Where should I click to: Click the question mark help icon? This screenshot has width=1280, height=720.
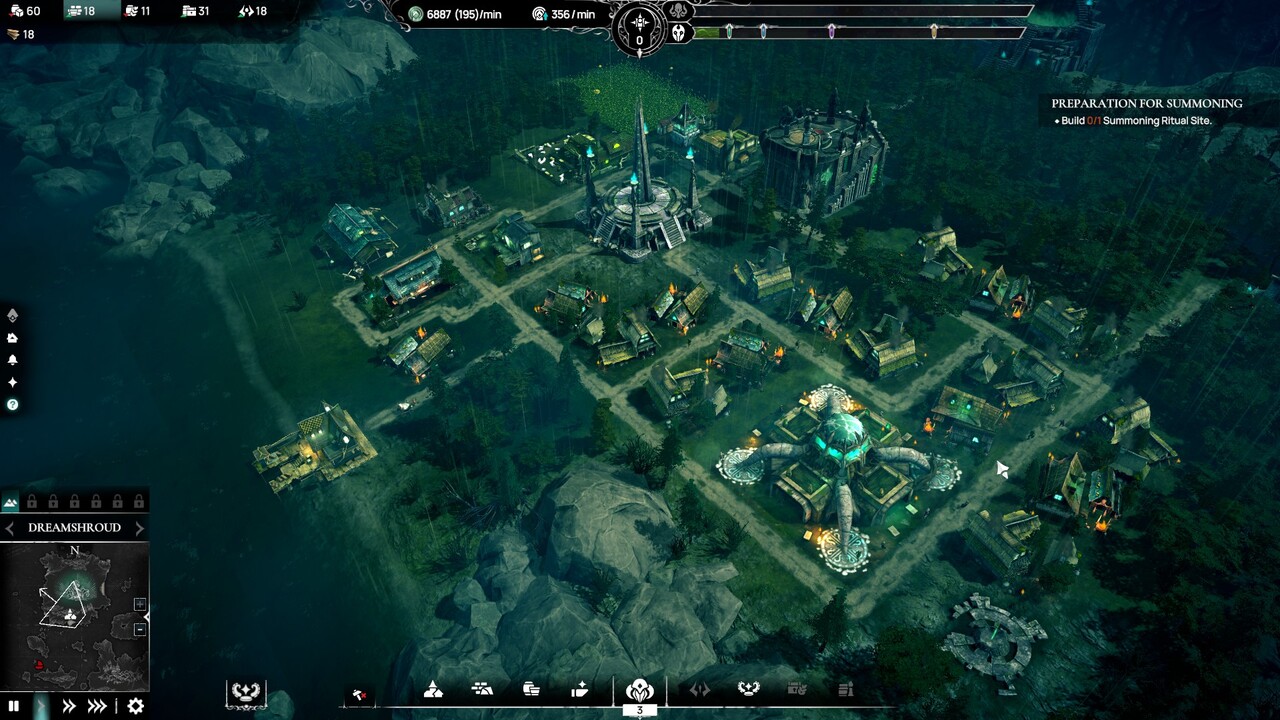click(x=12, y=405)
